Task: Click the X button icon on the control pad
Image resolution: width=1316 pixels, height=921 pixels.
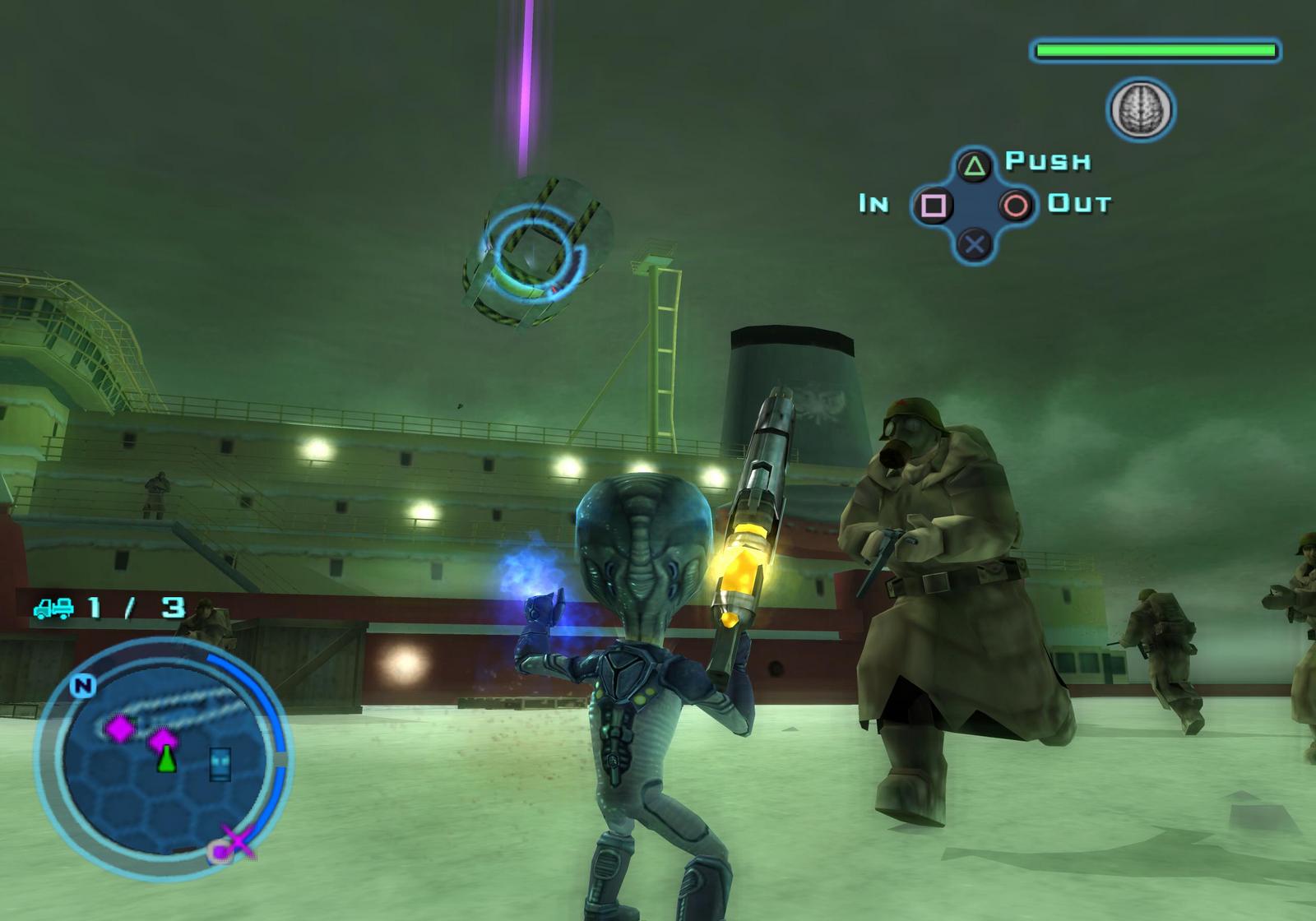Action: 973,243
